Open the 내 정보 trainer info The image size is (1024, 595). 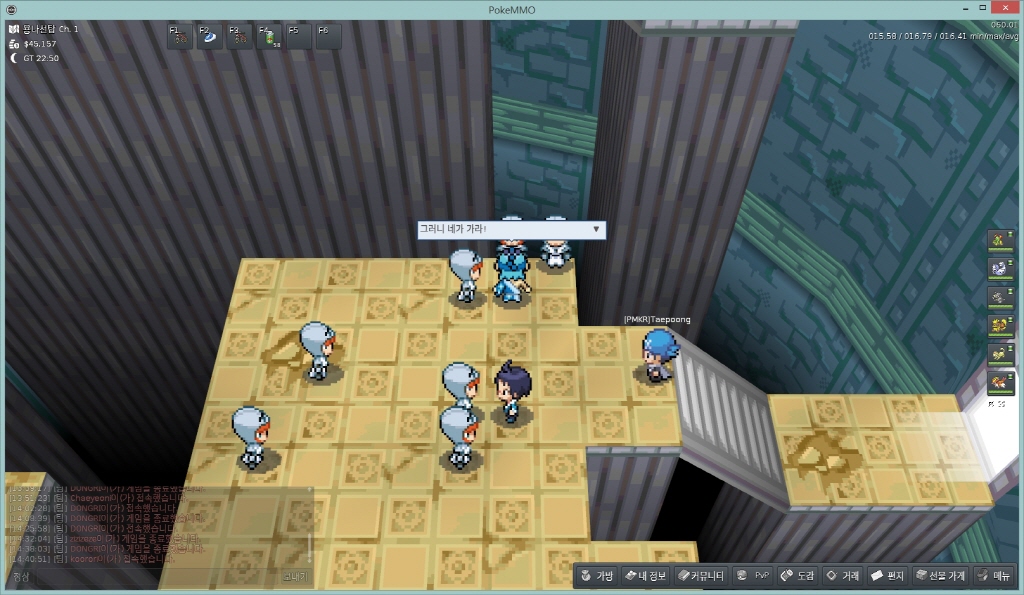(645, 576)
